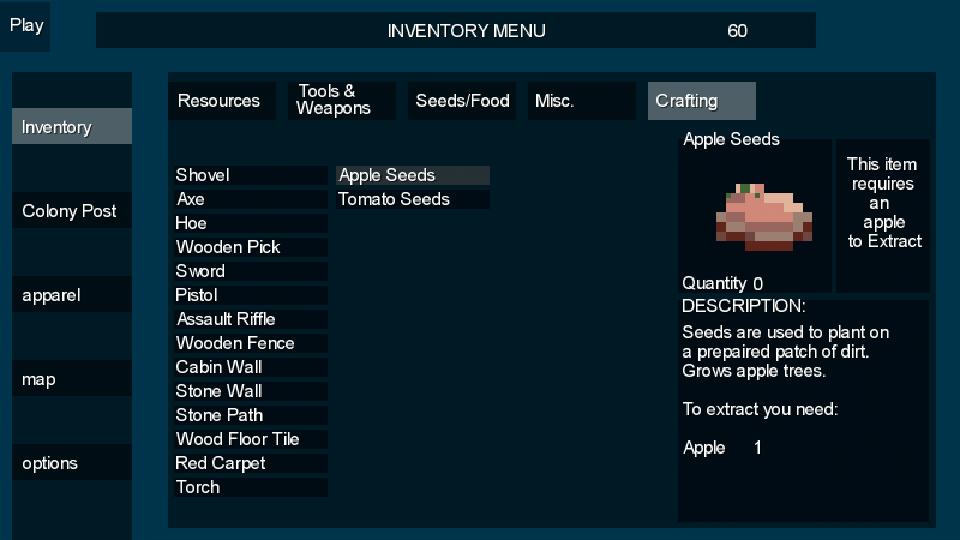Choose the Cabin Wall recipe
Image resolution: width=960 pixels, height=540 pixels.
point(250,367)
